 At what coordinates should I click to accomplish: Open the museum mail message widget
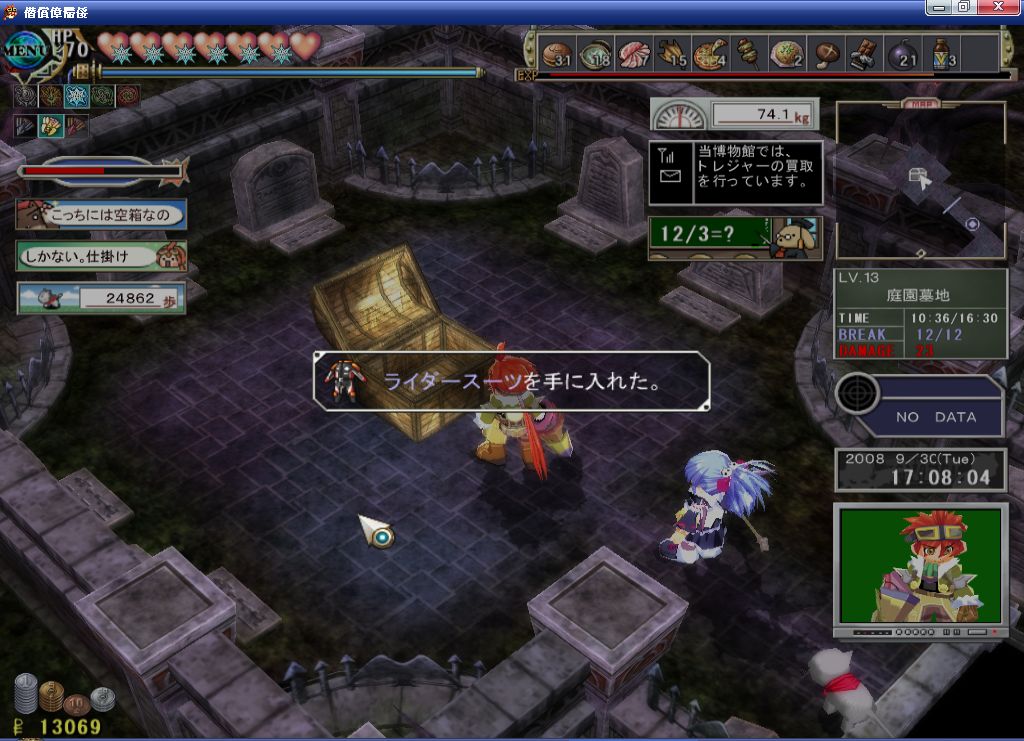735,173
